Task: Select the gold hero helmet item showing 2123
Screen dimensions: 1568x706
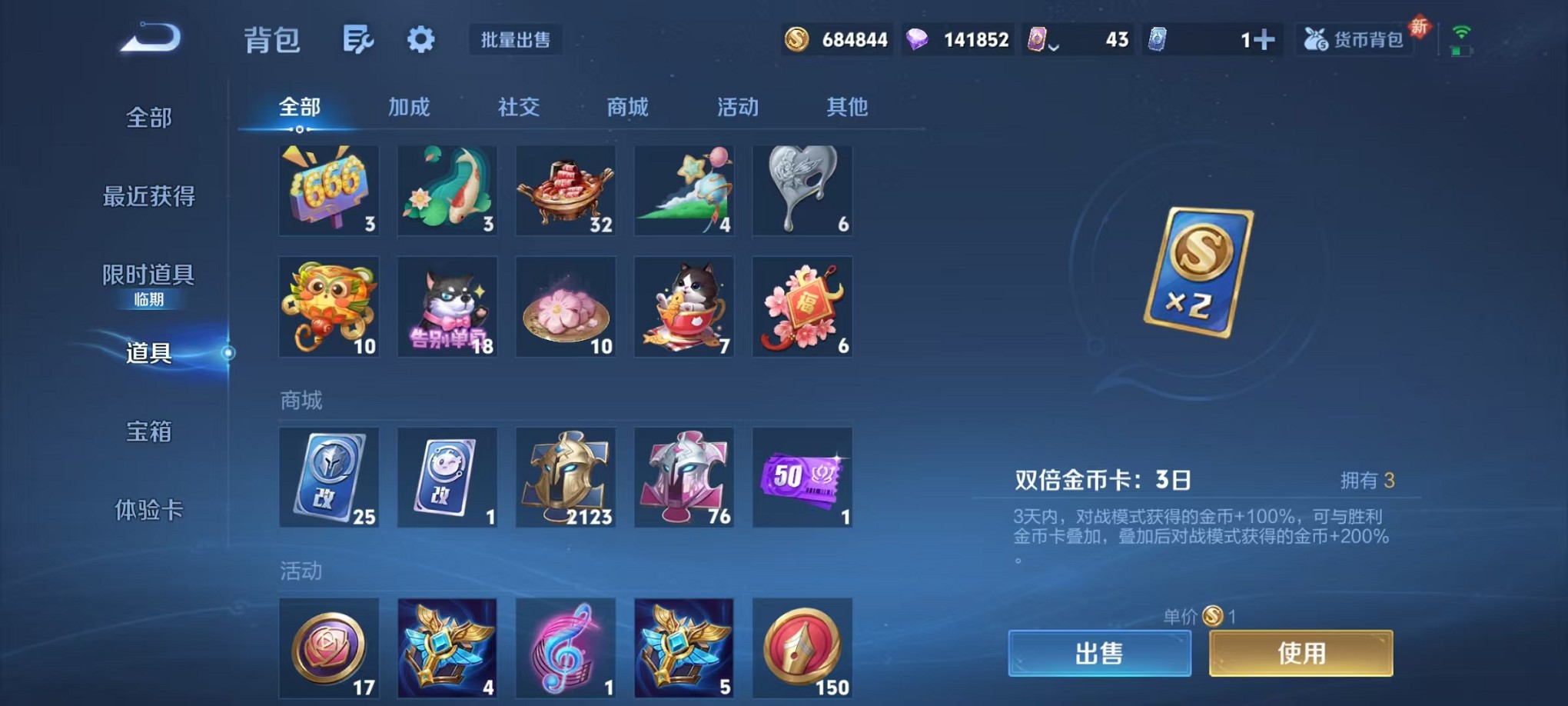Action: coord(566,477)
